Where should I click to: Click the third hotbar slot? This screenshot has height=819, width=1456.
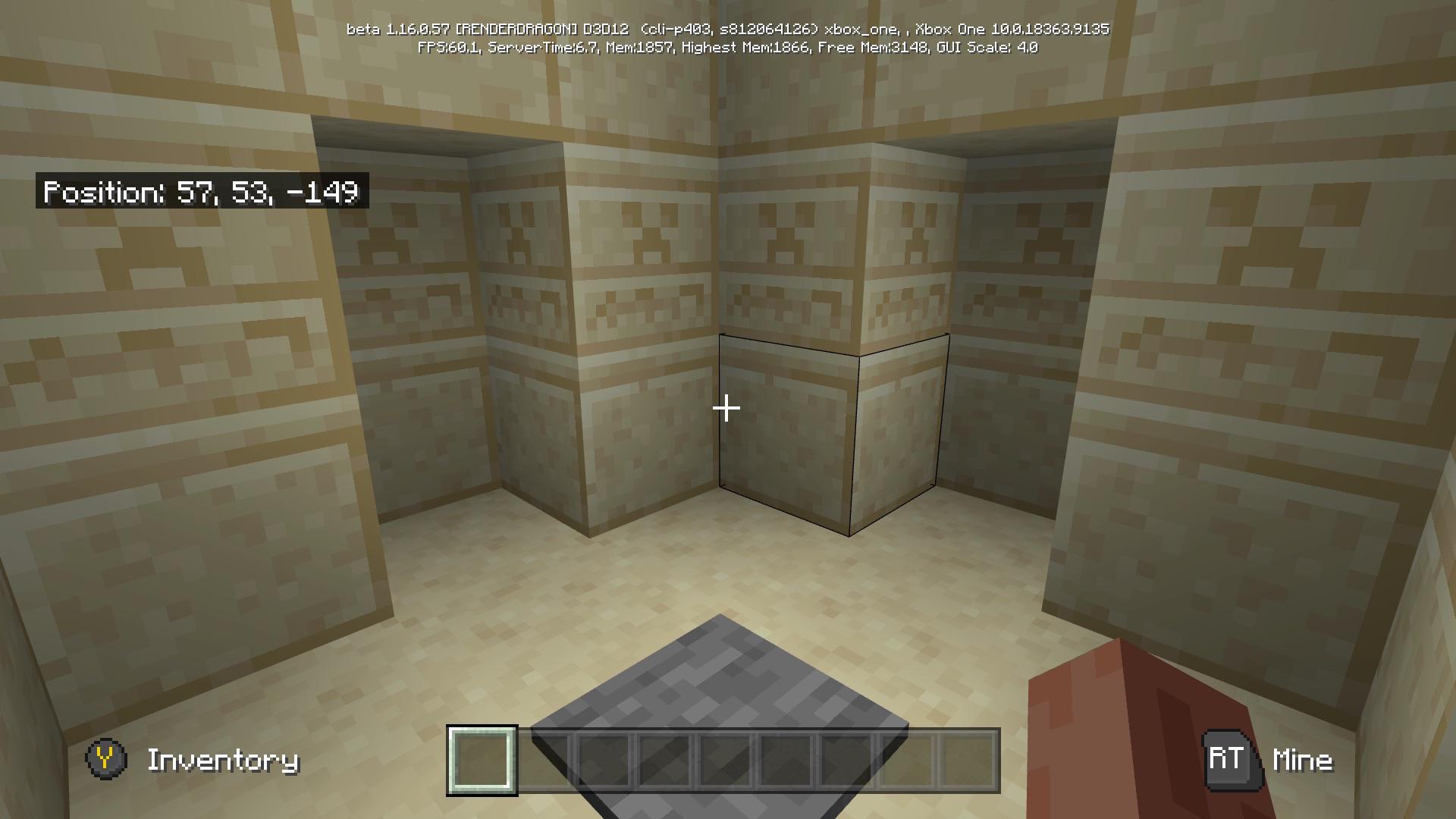point(604,762)
